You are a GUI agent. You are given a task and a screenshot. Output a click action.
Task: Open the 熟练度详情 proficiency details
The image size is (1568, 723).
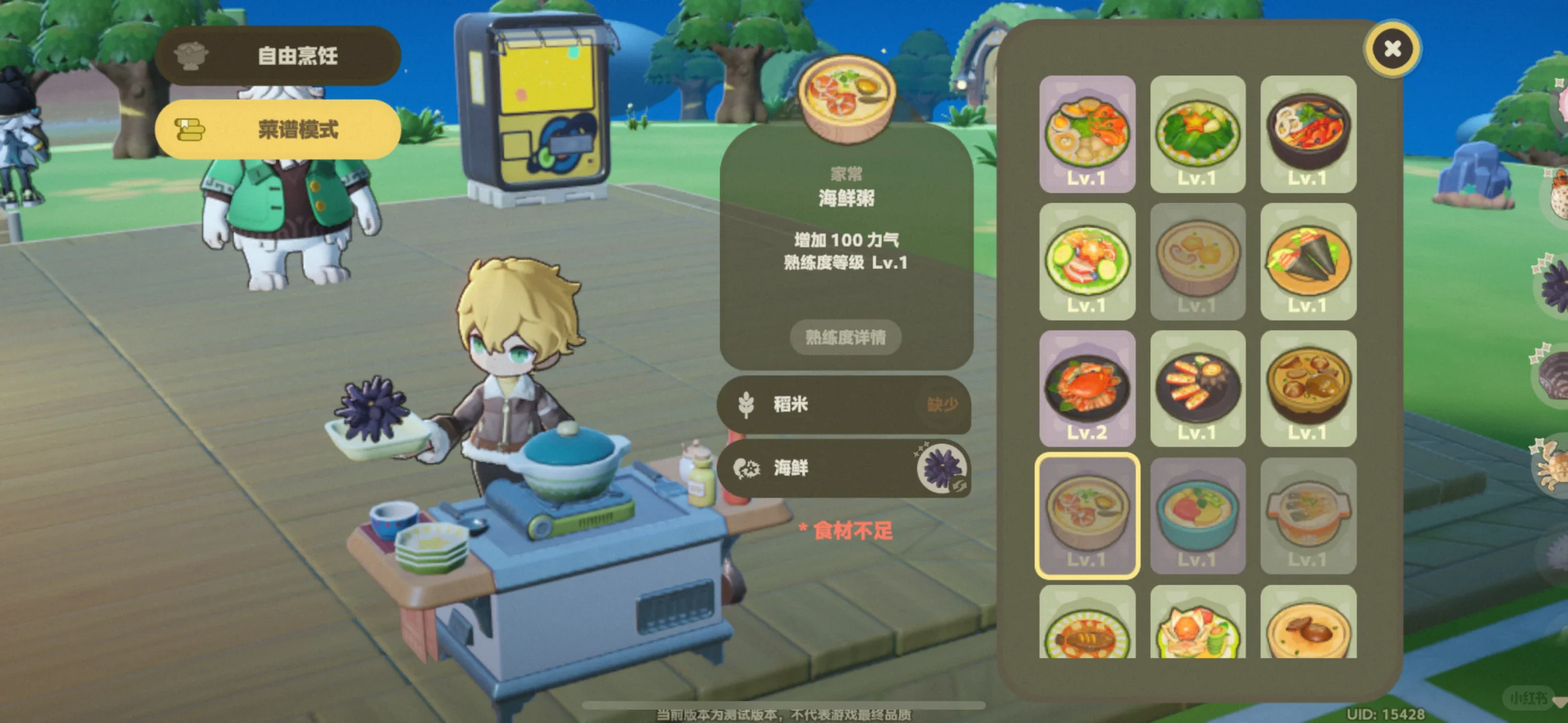point(845,337)
